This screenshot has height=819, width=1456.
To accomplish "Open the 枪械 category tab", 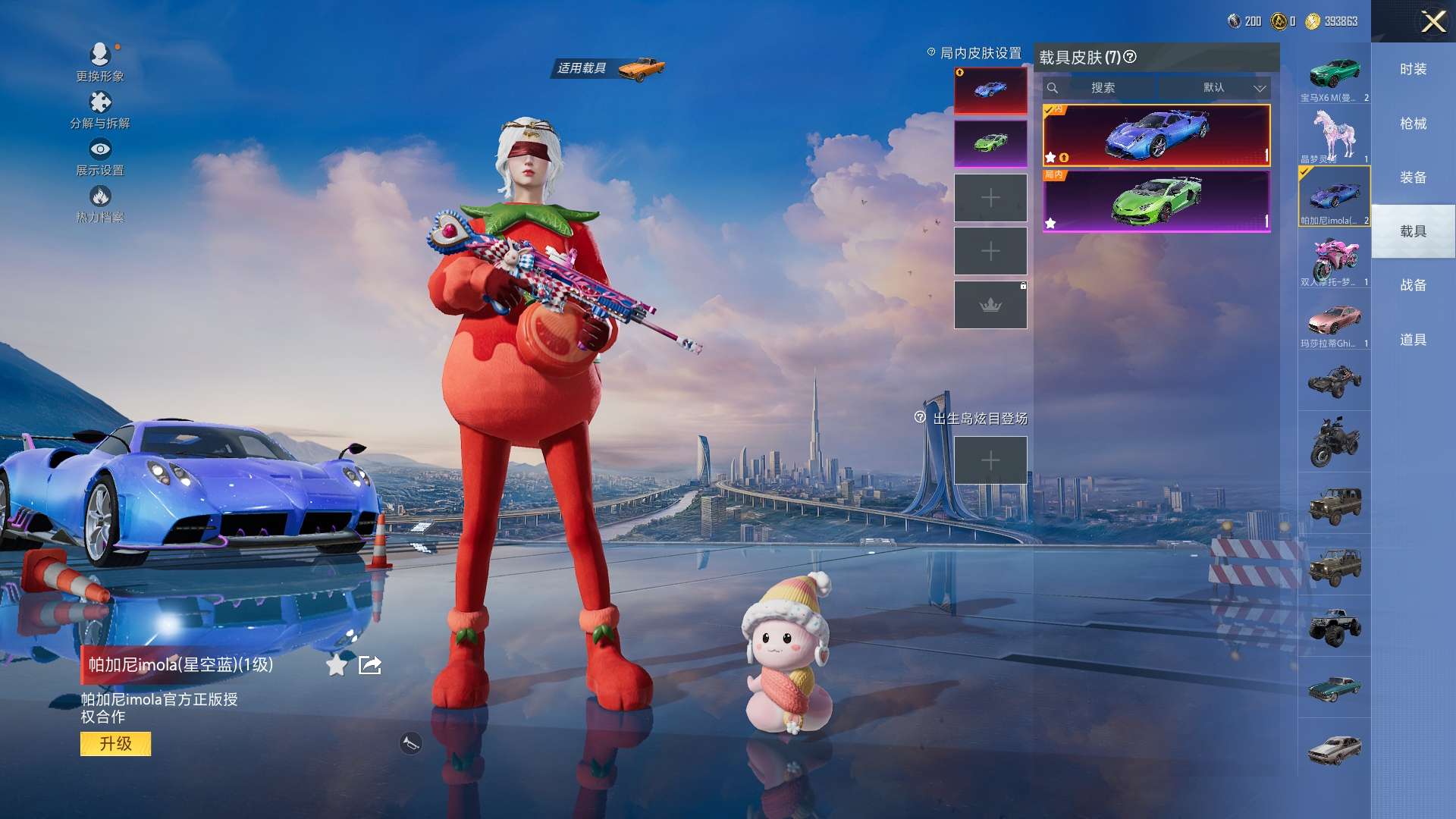I will point(1413,124).
